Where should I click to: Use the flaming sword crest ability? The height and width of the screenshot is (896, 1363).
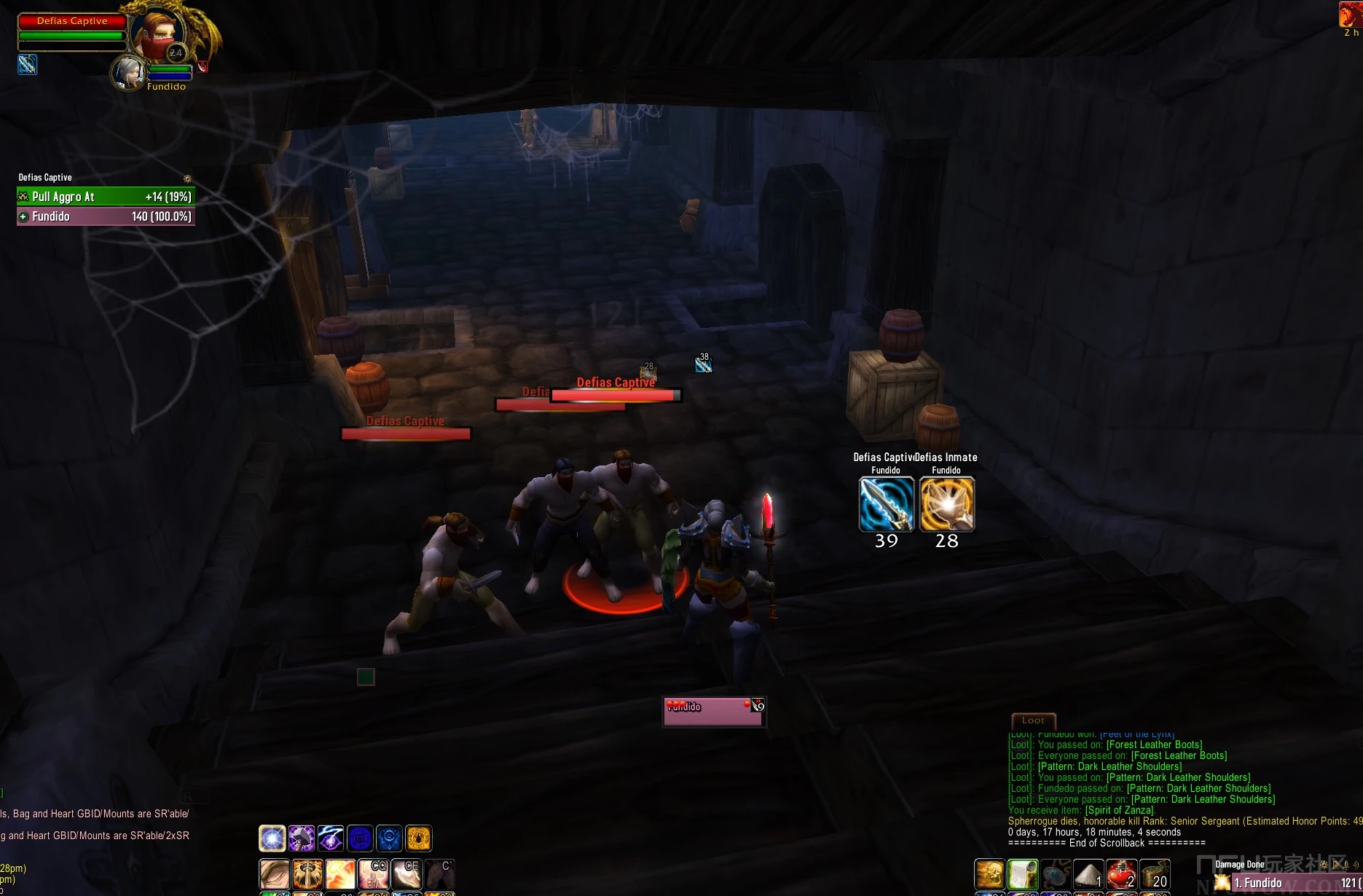[307, 873]
